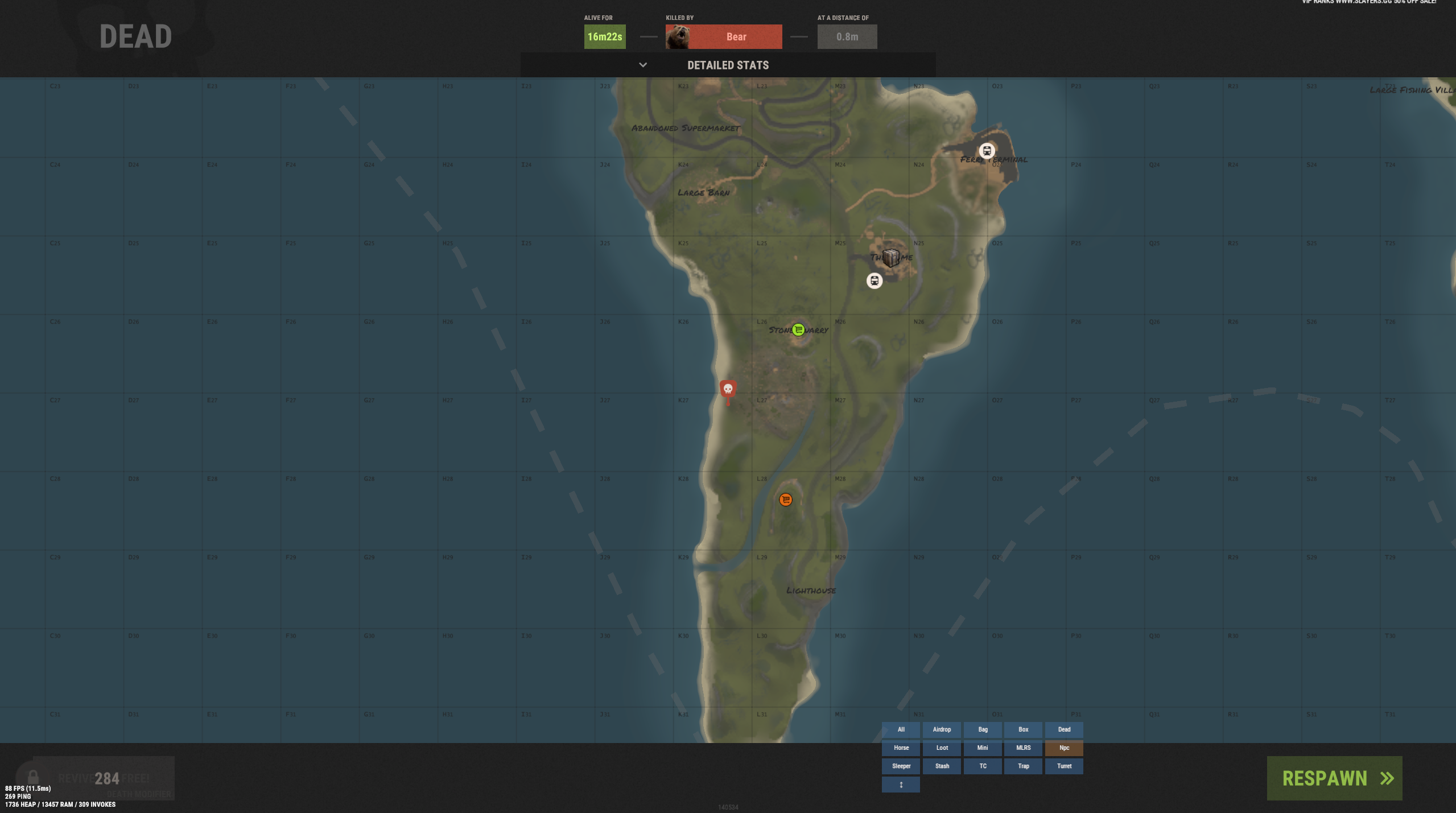Click the RESPAWN button

pyautogui.click(x=1334, y=778)
